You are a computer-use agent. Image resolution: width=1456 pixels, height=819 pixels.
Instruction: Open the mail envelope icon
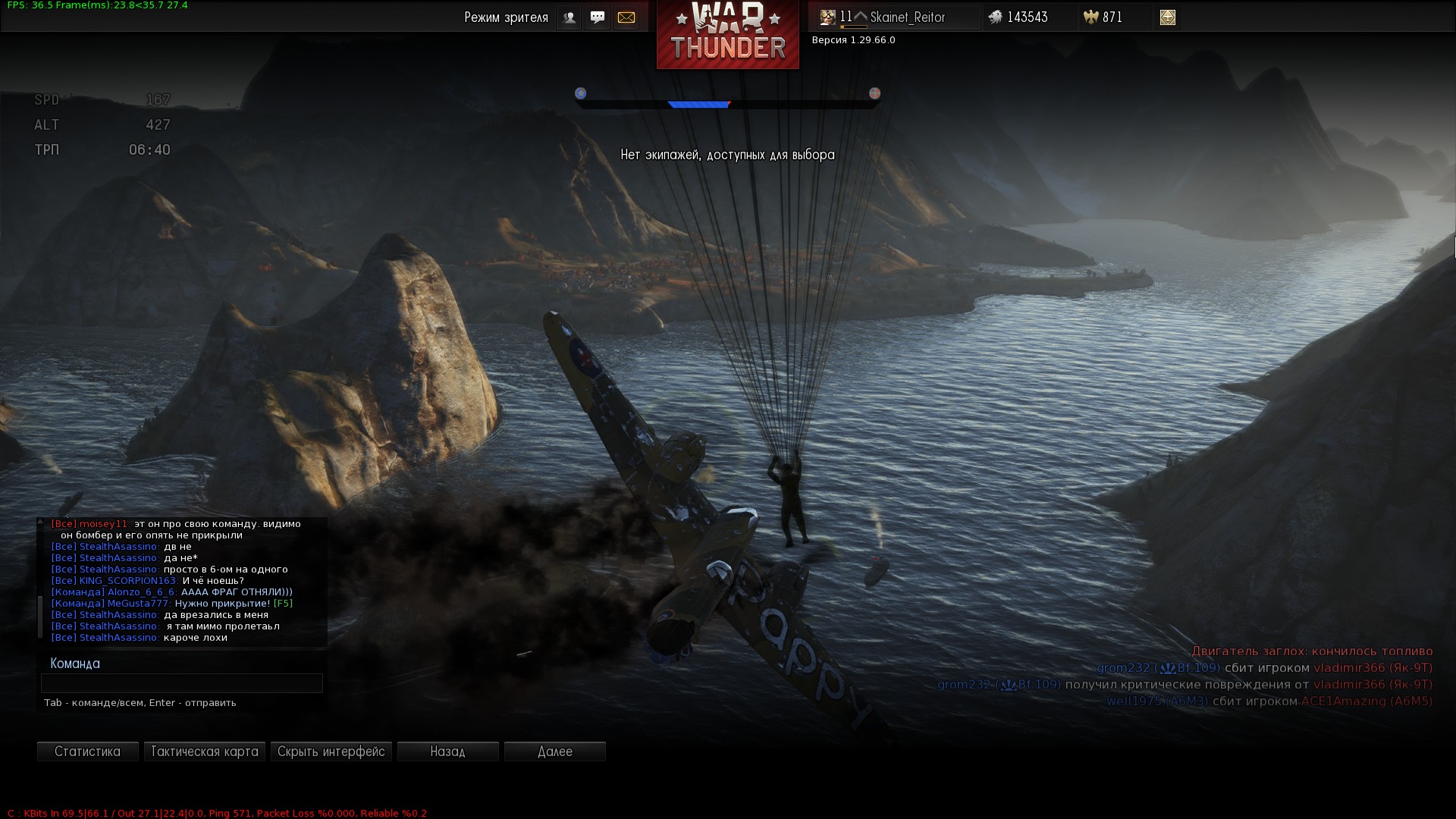click(x=626, y=17)
